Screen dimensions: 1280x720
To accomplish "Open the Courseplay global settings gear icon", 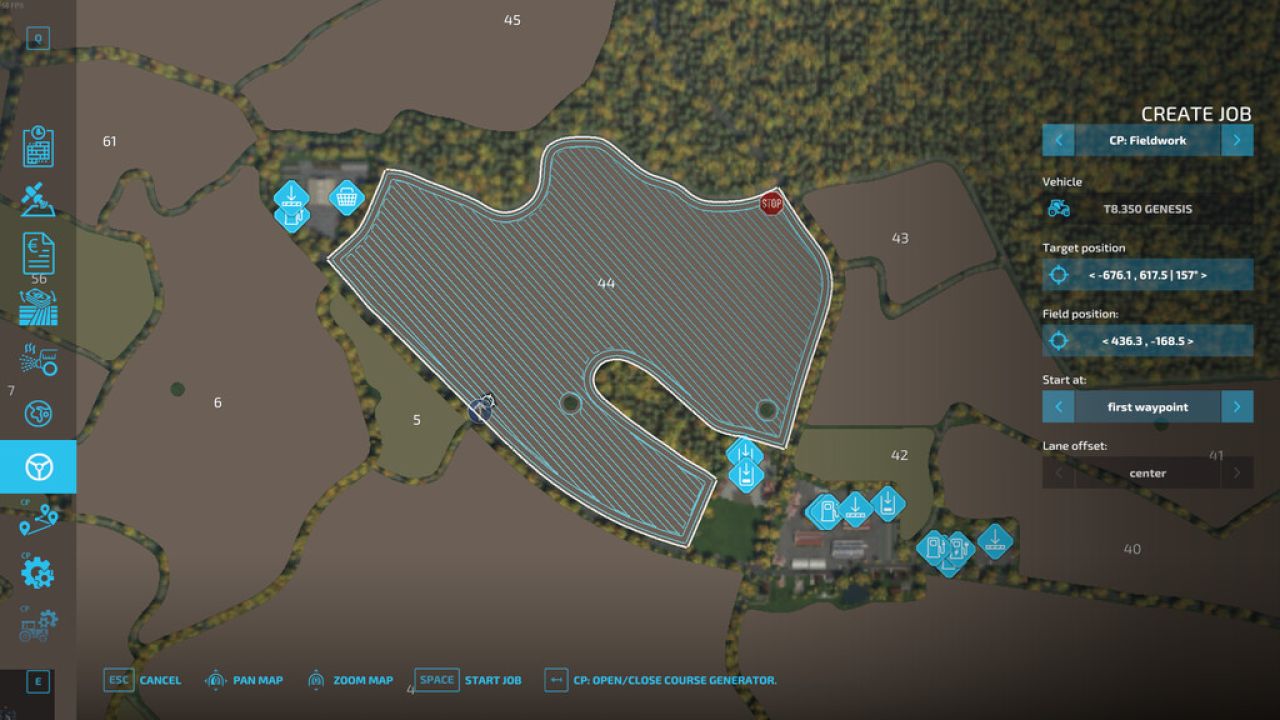I will [x=39, y=572].
